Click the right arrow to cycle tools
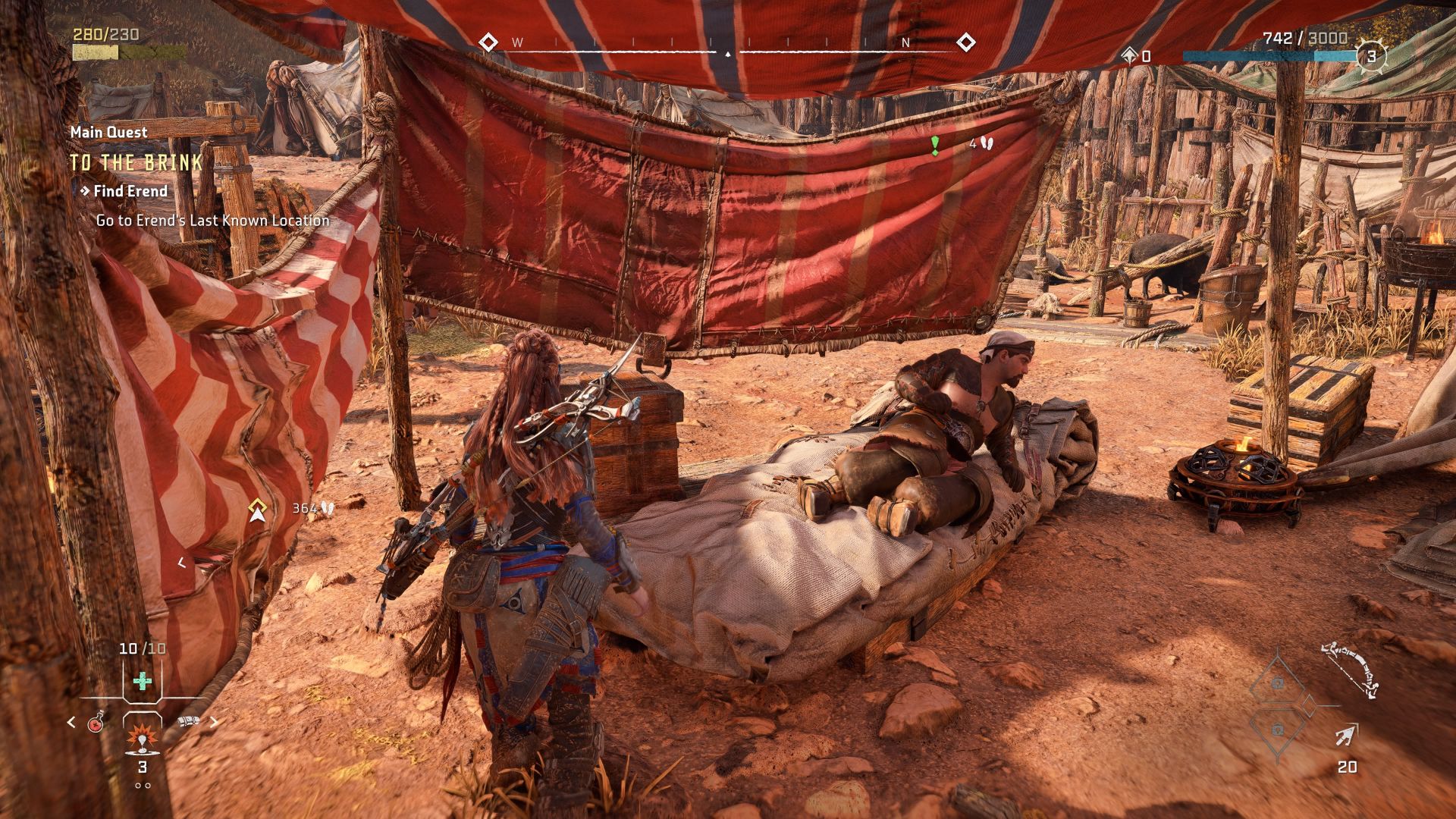 click(213, 722)
